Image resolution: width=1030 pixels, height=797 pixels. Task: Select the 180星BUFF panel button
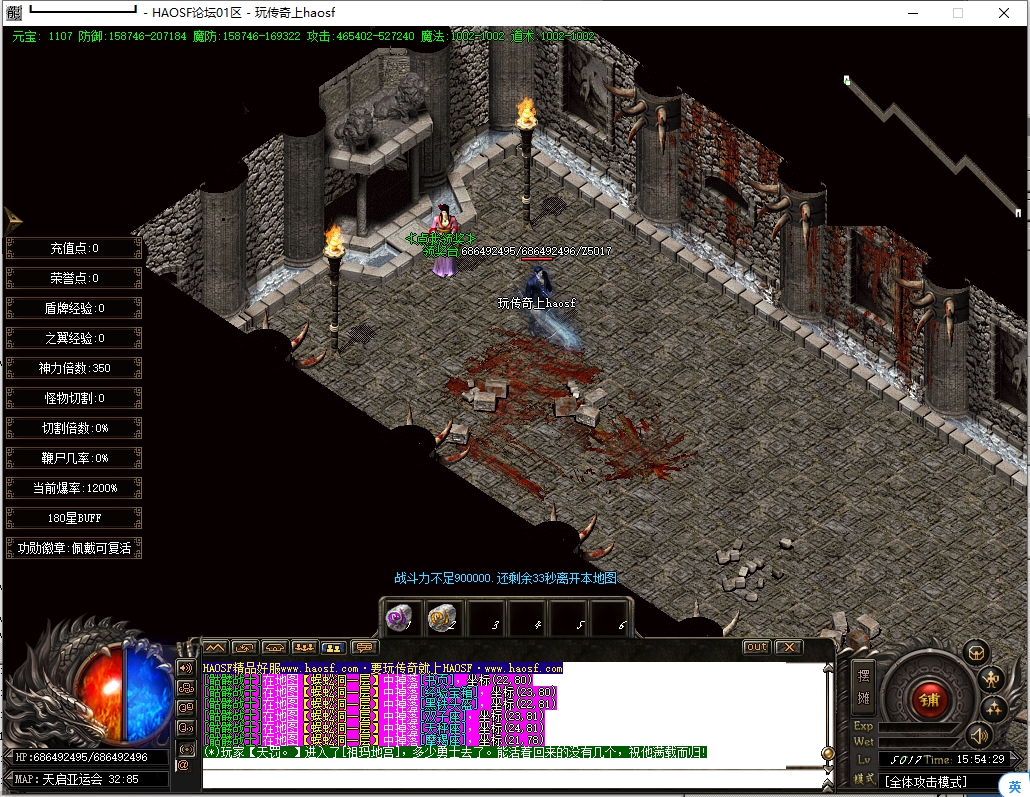(74, 518)
